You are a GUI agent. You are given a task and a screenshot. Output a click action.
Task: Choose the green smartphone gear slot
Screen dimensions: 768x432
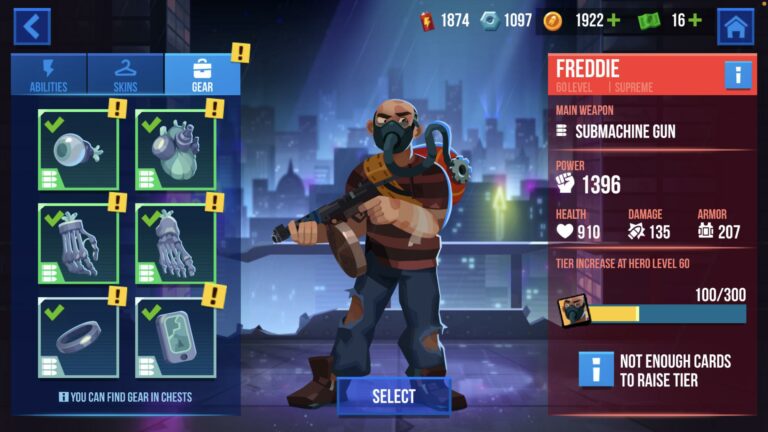[175, 337]
